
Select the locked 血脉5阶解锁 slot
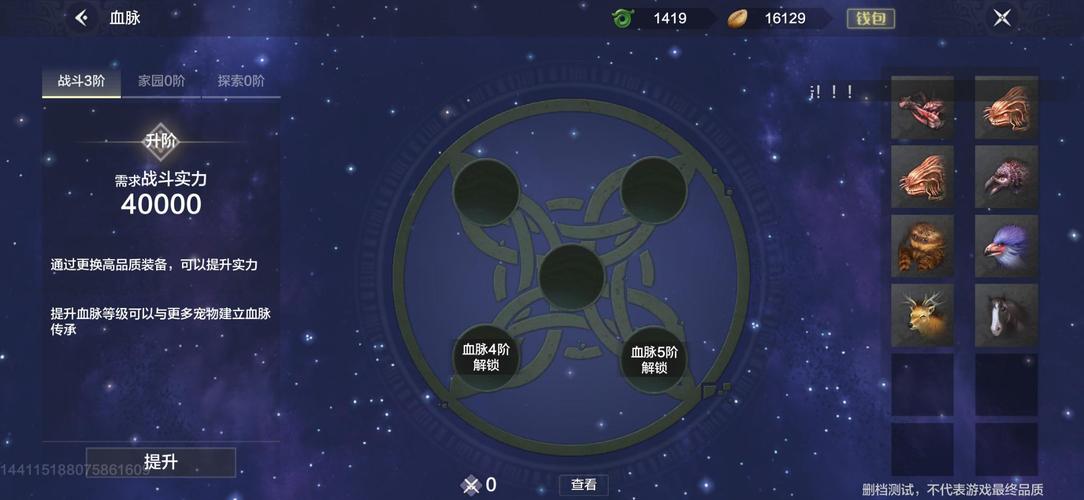pos(654,358)
